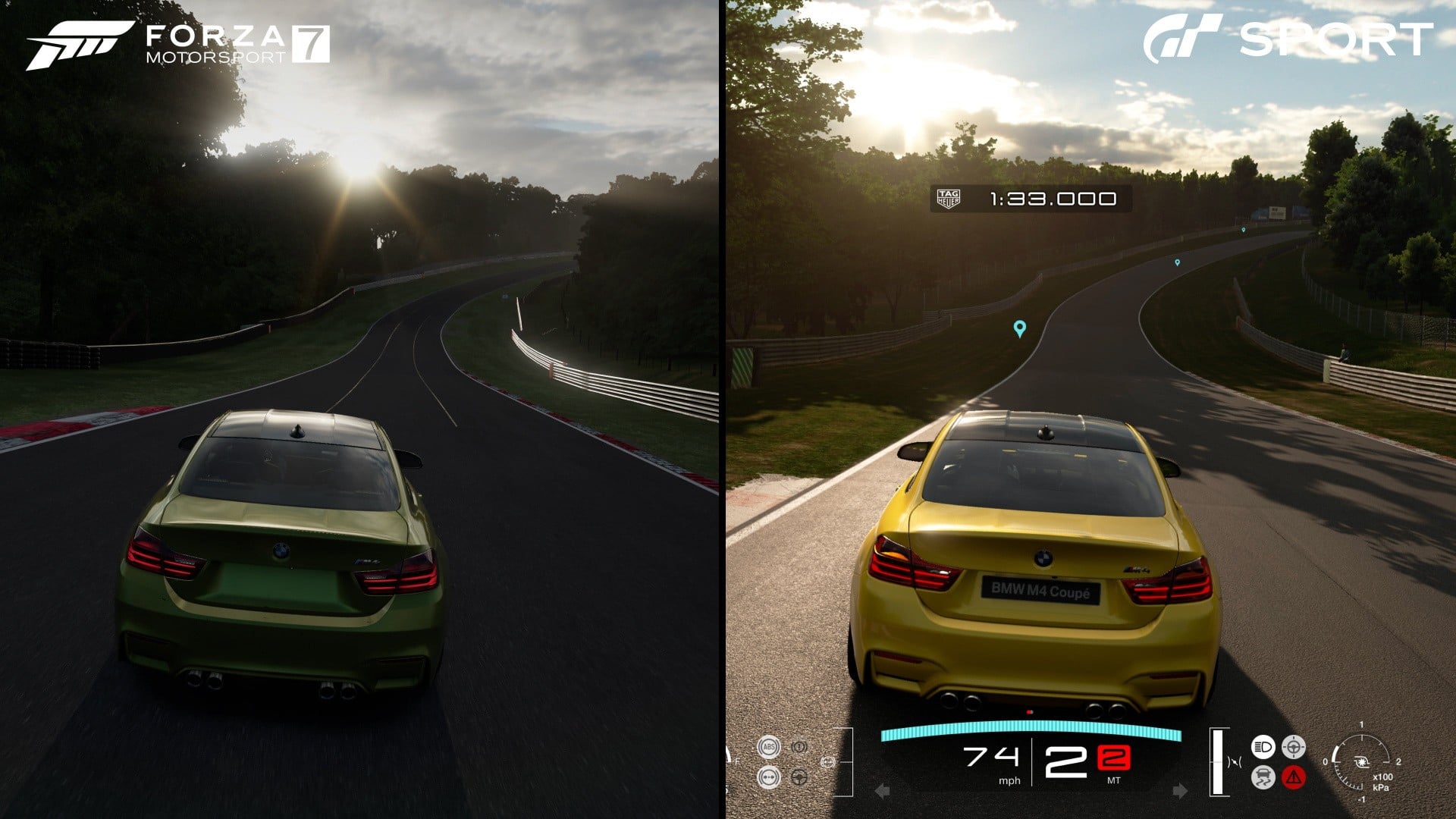Select the red hazard warning triangle
1456x819 pixels.
[x=1293, y=777]
